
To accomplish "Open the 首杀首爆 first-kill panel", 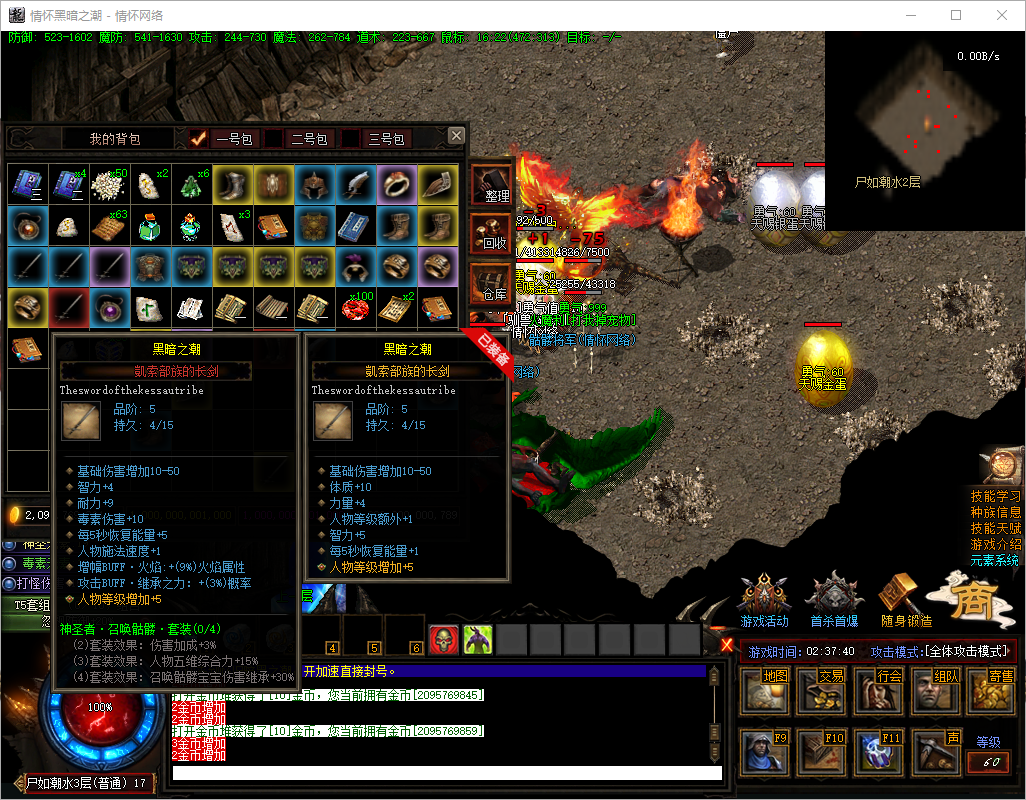I will pyautogui.click(x=833, y=603).
